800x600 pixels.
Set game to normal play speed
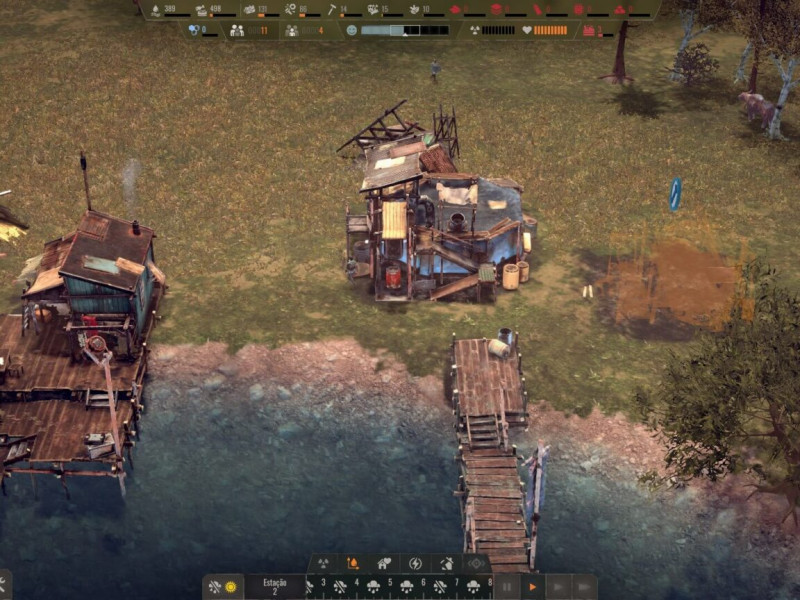533,587
